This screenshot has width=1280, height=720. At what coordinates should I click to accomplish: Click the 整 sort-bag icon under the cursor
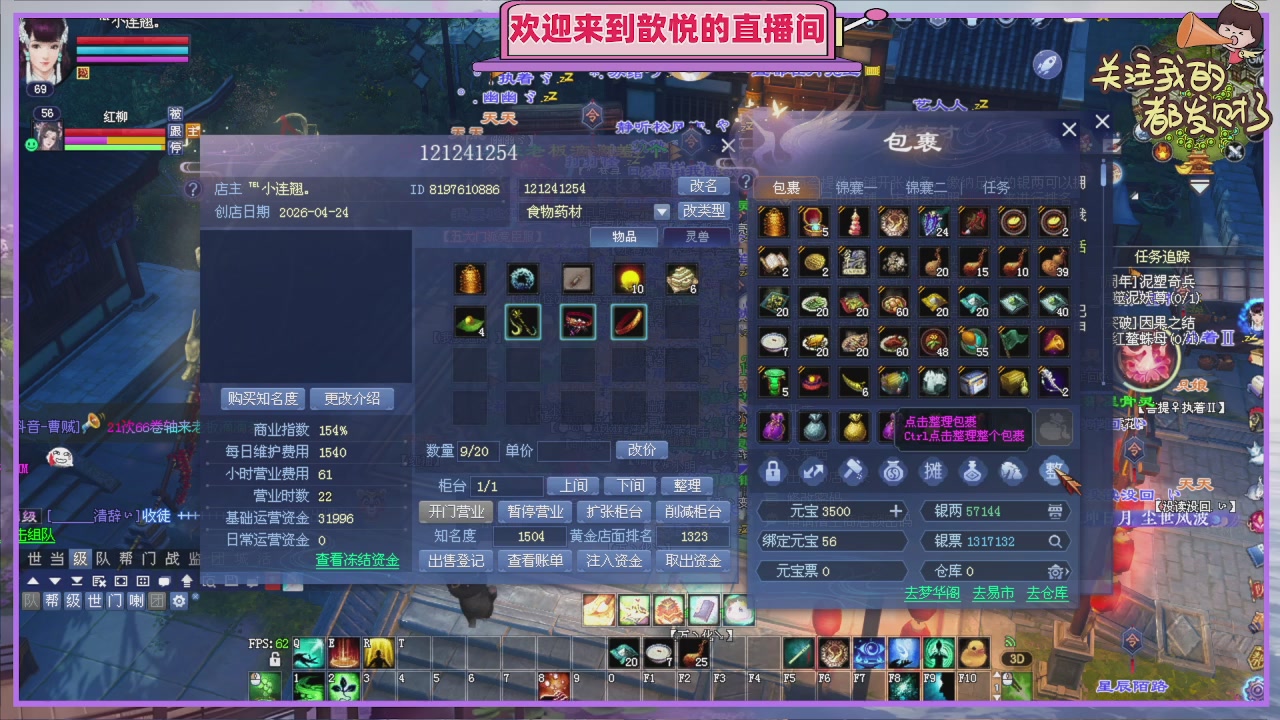1053,472
